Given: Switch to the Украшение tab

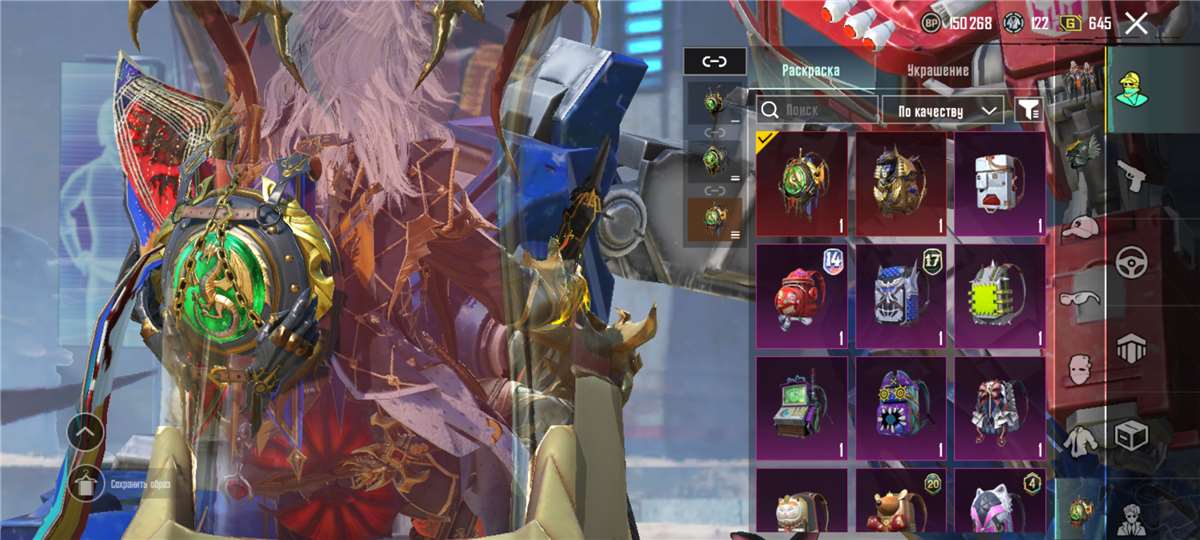Looking at the screenshot, I should 937,71.
